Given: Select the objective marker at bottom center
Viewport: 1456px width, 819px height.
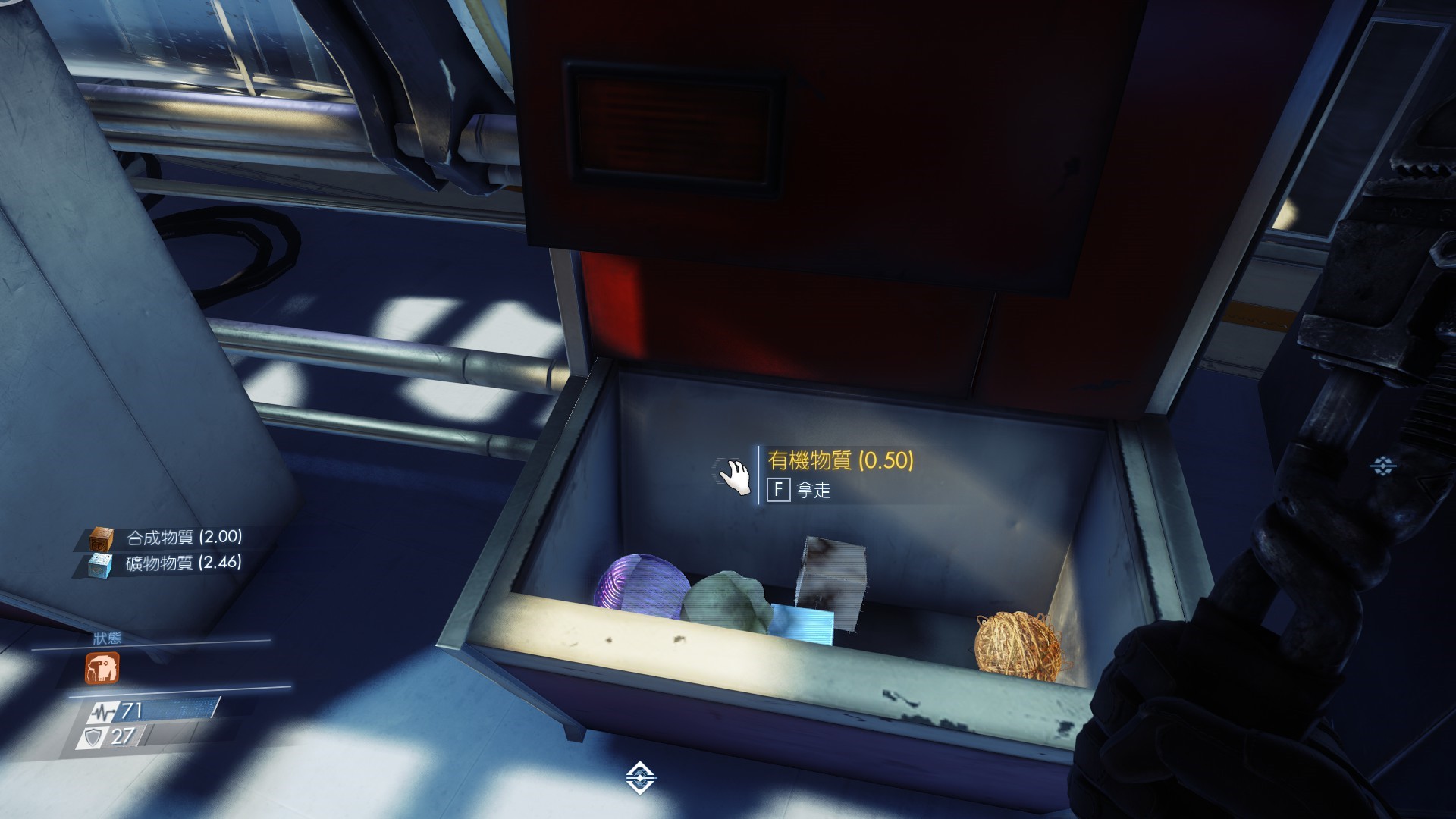Looking at the screenshot, I should pos(641,779).
